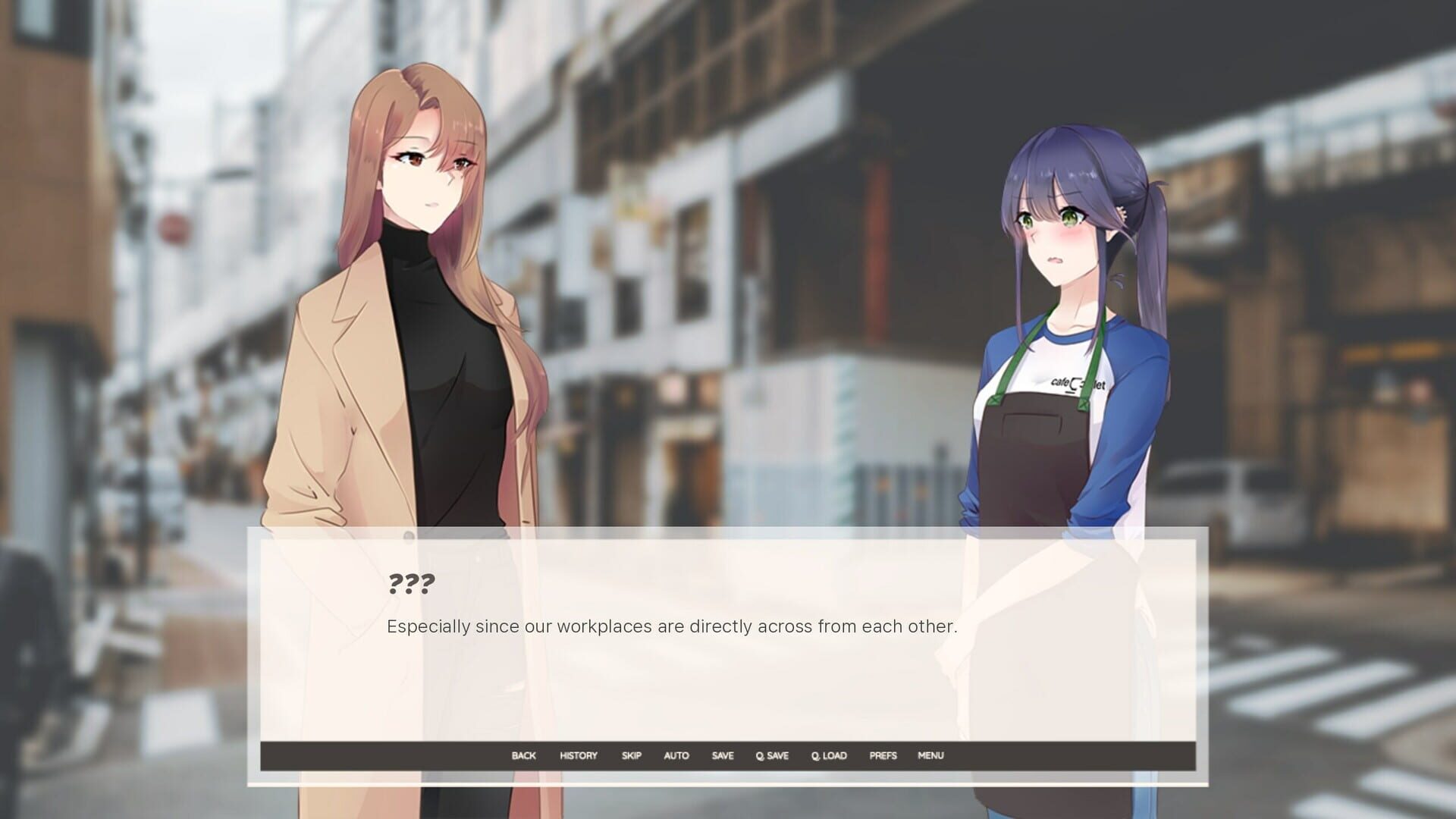Open the HISTORY dialogue log
This screenshot has width=1456, height=819.
click(578, 755)
